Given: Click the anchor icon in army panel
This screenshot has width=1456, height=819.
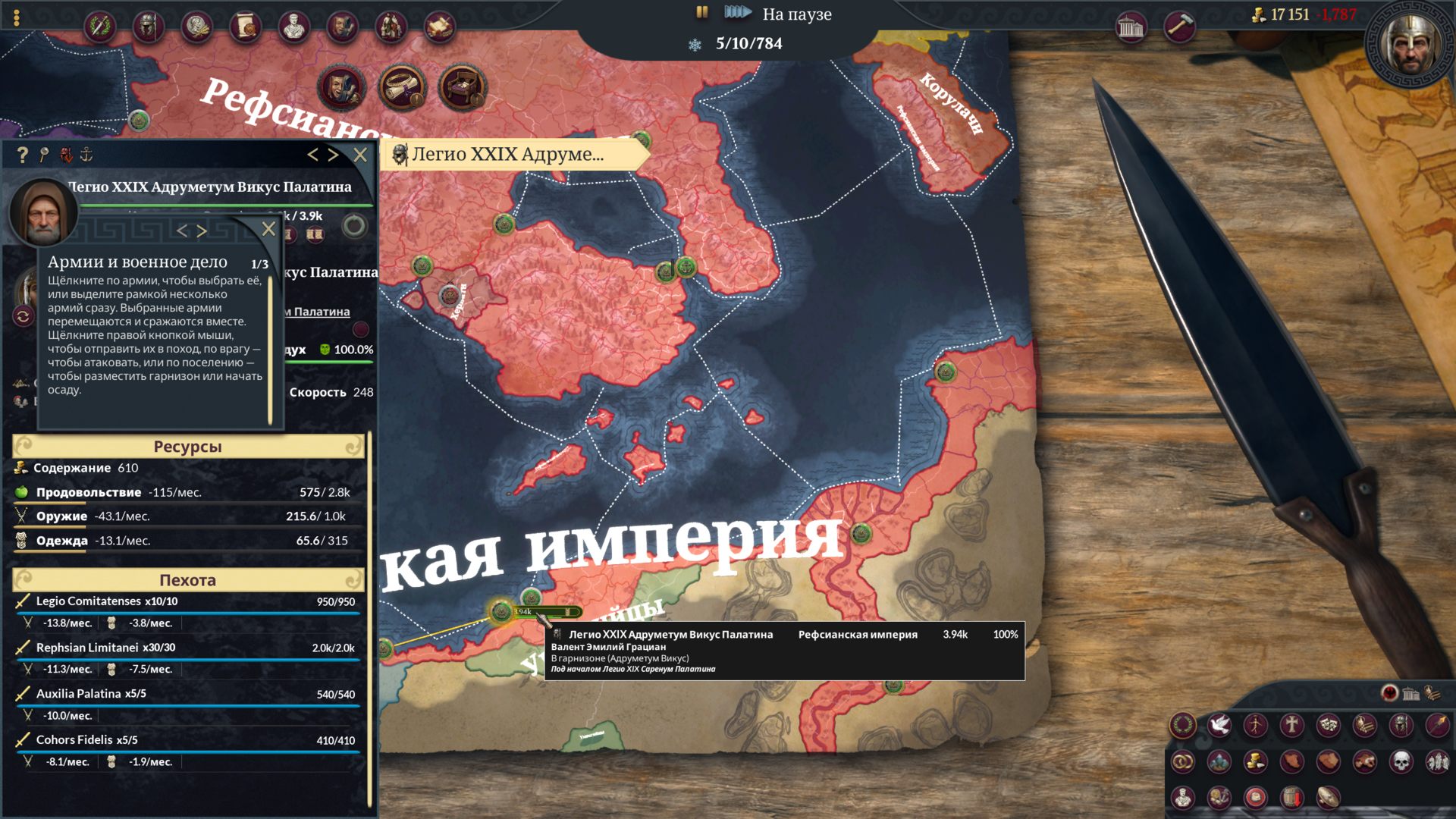Looking at the screenshot, I should pyautogui.click(x=86, y=155).
